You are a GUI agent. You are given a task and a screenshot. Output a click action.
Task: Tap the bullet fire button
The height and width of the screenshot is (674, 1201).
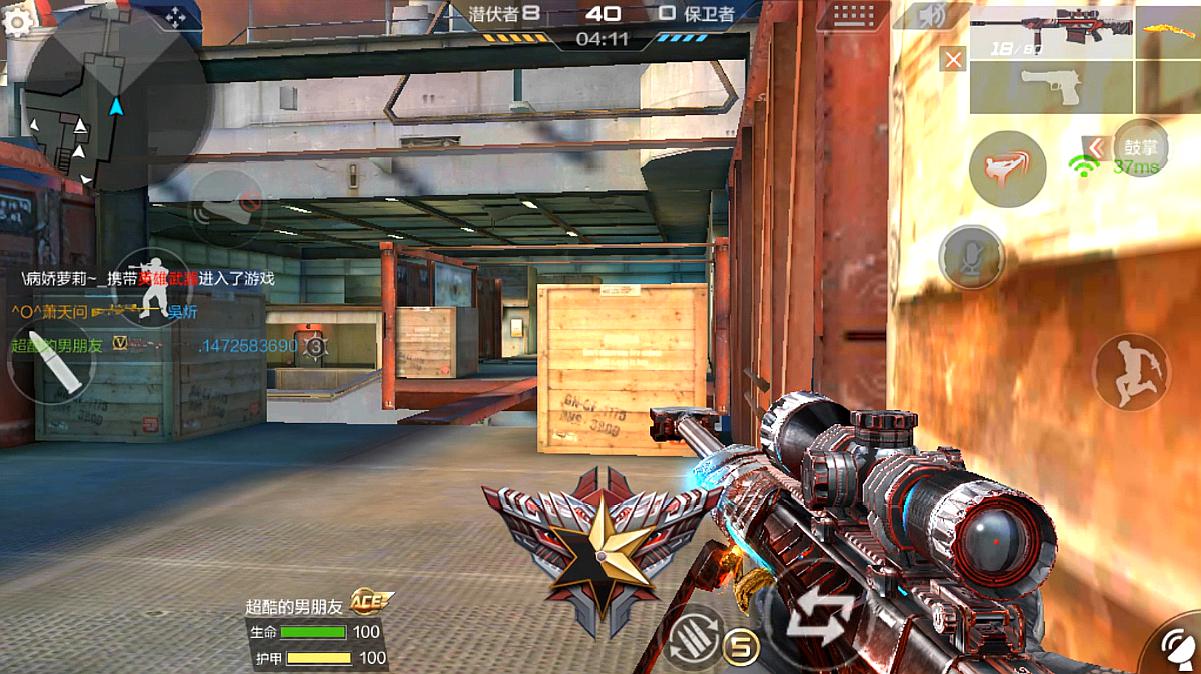51,361
